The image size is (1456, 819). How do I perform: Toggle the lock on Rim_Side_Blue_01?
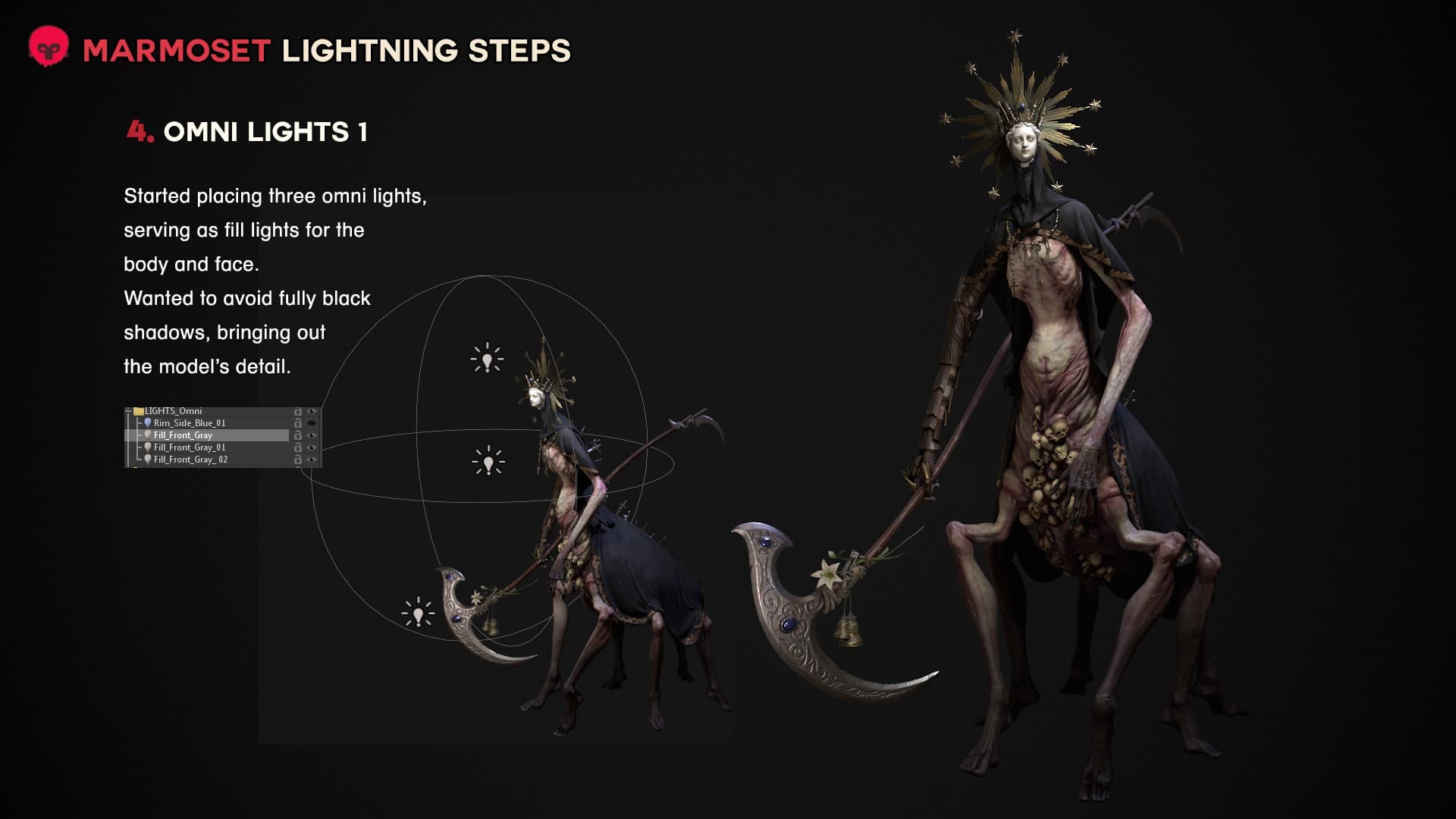click(x=298, y=423)
